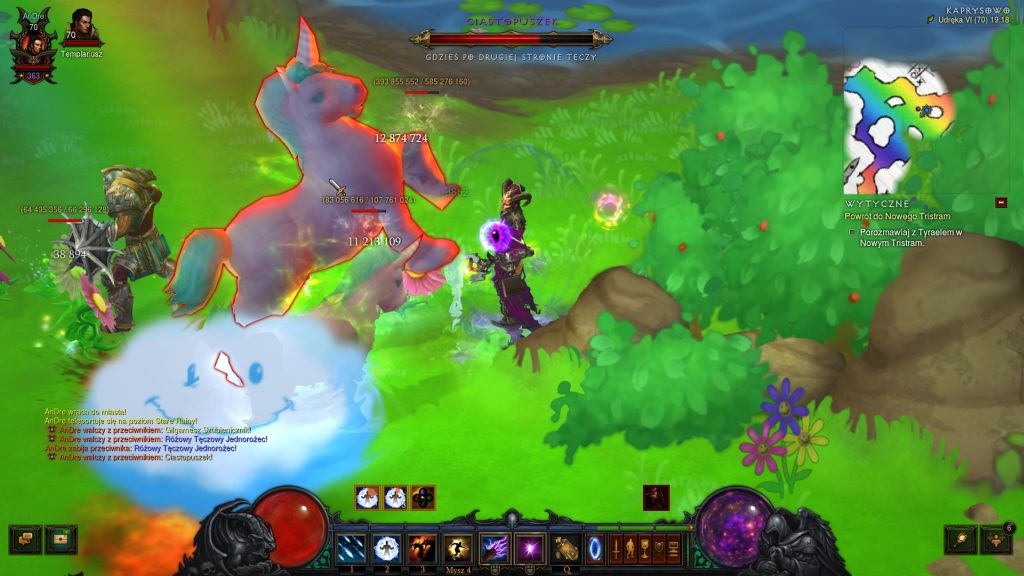Use the purple star burst skill
The image size is (1024, 576).
click(529, 548)
